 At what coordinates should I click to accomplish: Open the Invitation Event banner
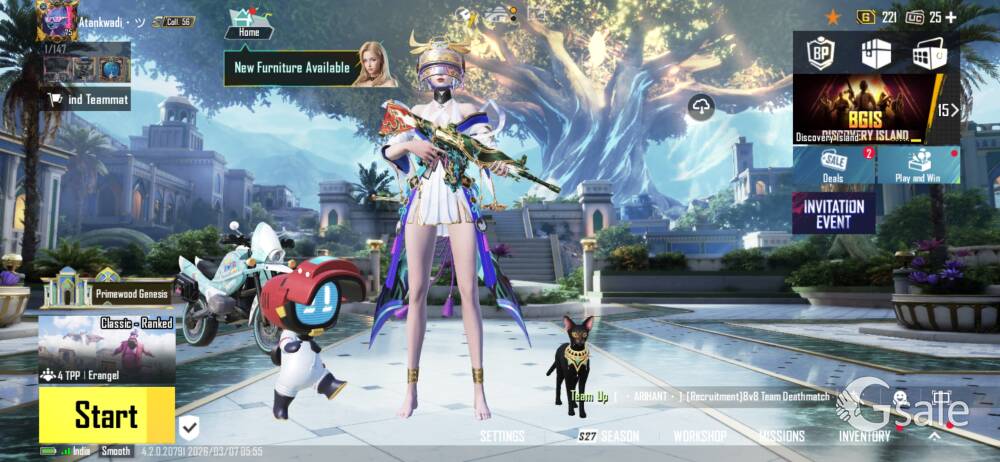(x=834, y=212)
